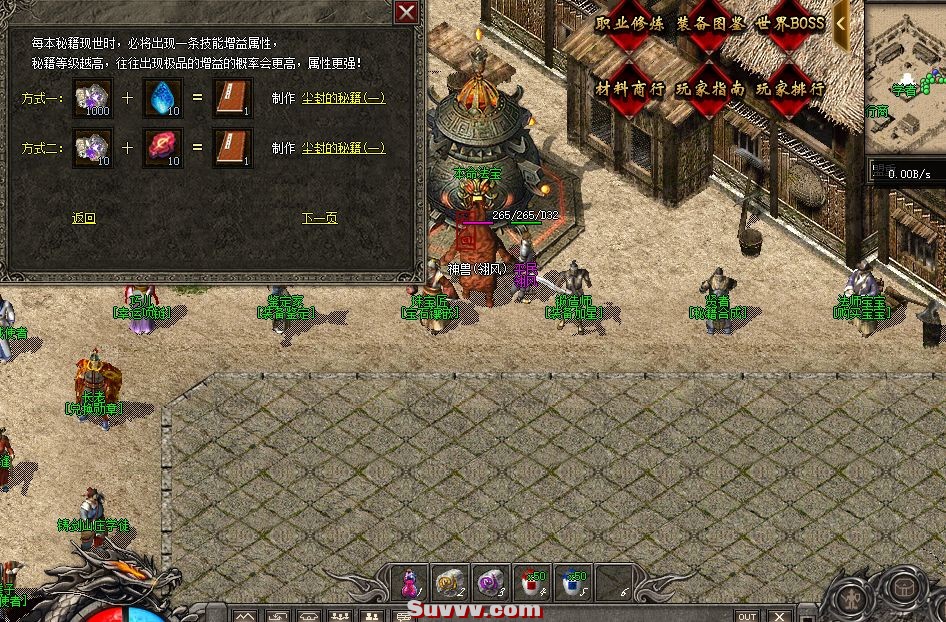946x622 pixels.
Task: Craft 尘封的秘籍 using method two (方式二)
Action: click(x=342, y=148)
